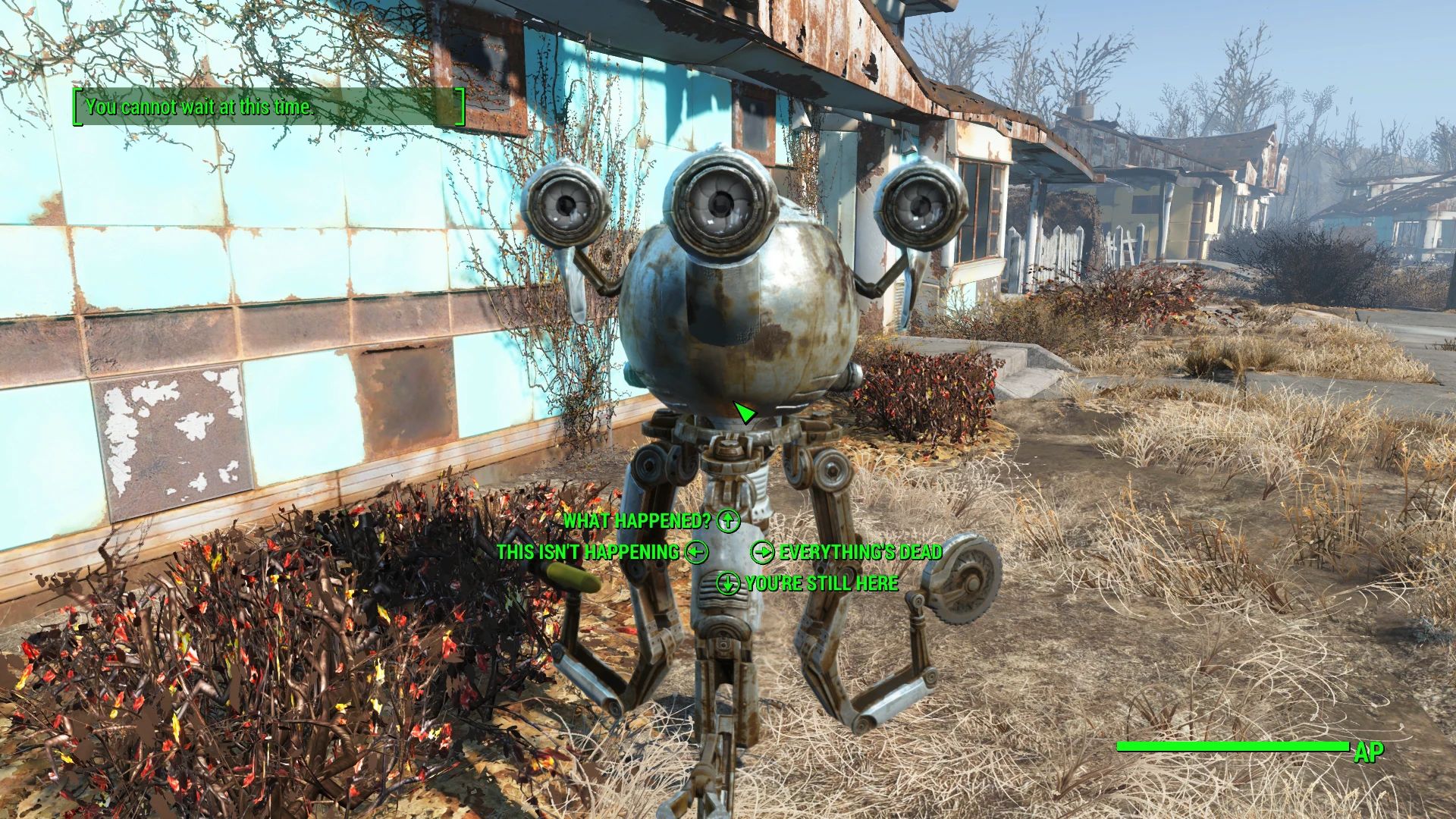Image resolution: width=1456 pixels, height=819 pixels.
Task: Select the WHAT HAPPENED dialogue option
Action: tap(637, 522)
